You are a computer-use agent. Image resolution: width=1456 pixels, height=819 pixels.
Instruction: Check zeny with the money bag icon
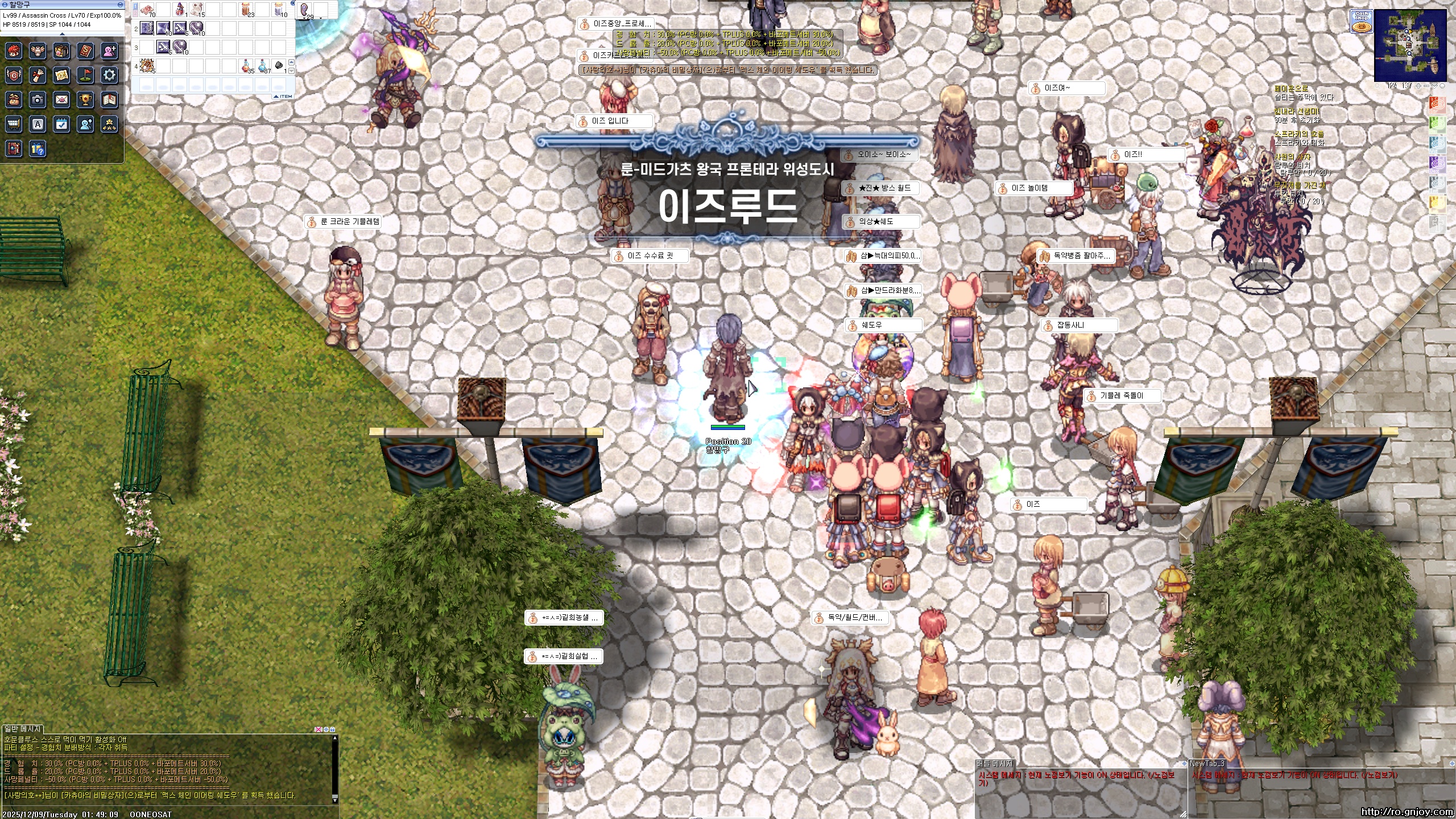pyautogui.click(x=14, y=100)
